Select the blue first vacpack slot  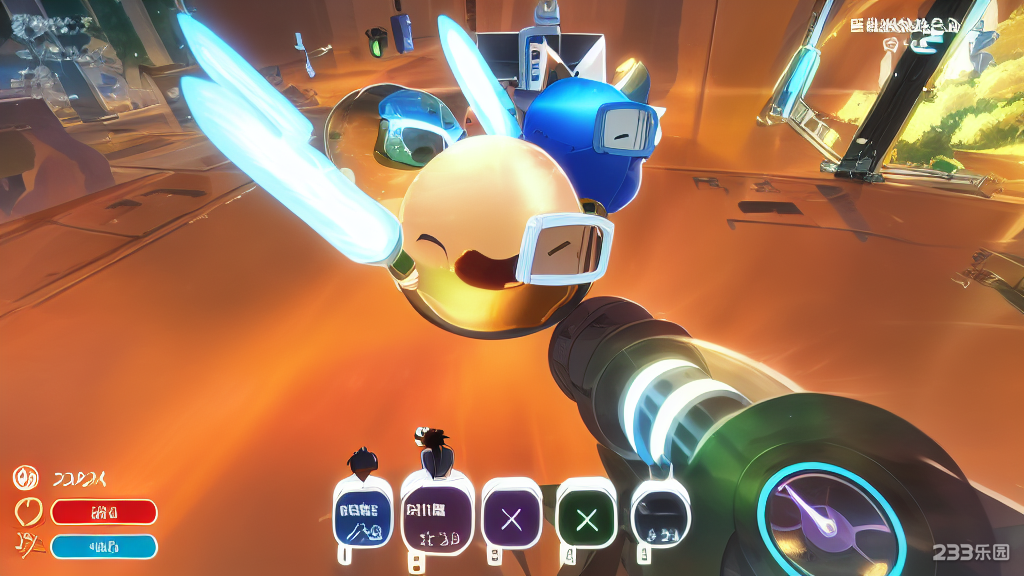tap(361, 516)
